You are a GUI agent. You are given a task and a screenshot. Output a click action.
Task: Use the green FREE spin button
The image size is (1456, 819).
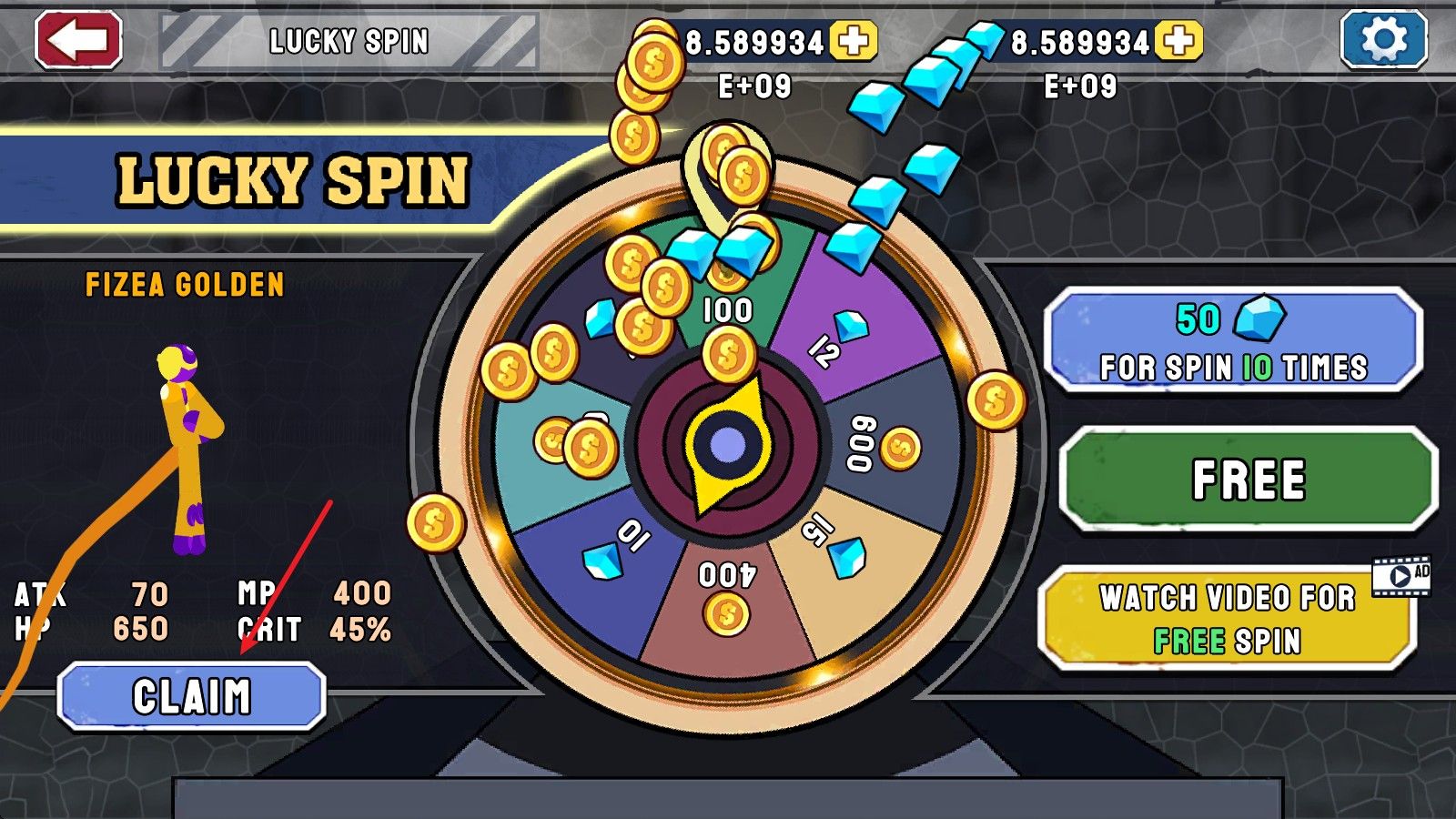(1248, 480)
